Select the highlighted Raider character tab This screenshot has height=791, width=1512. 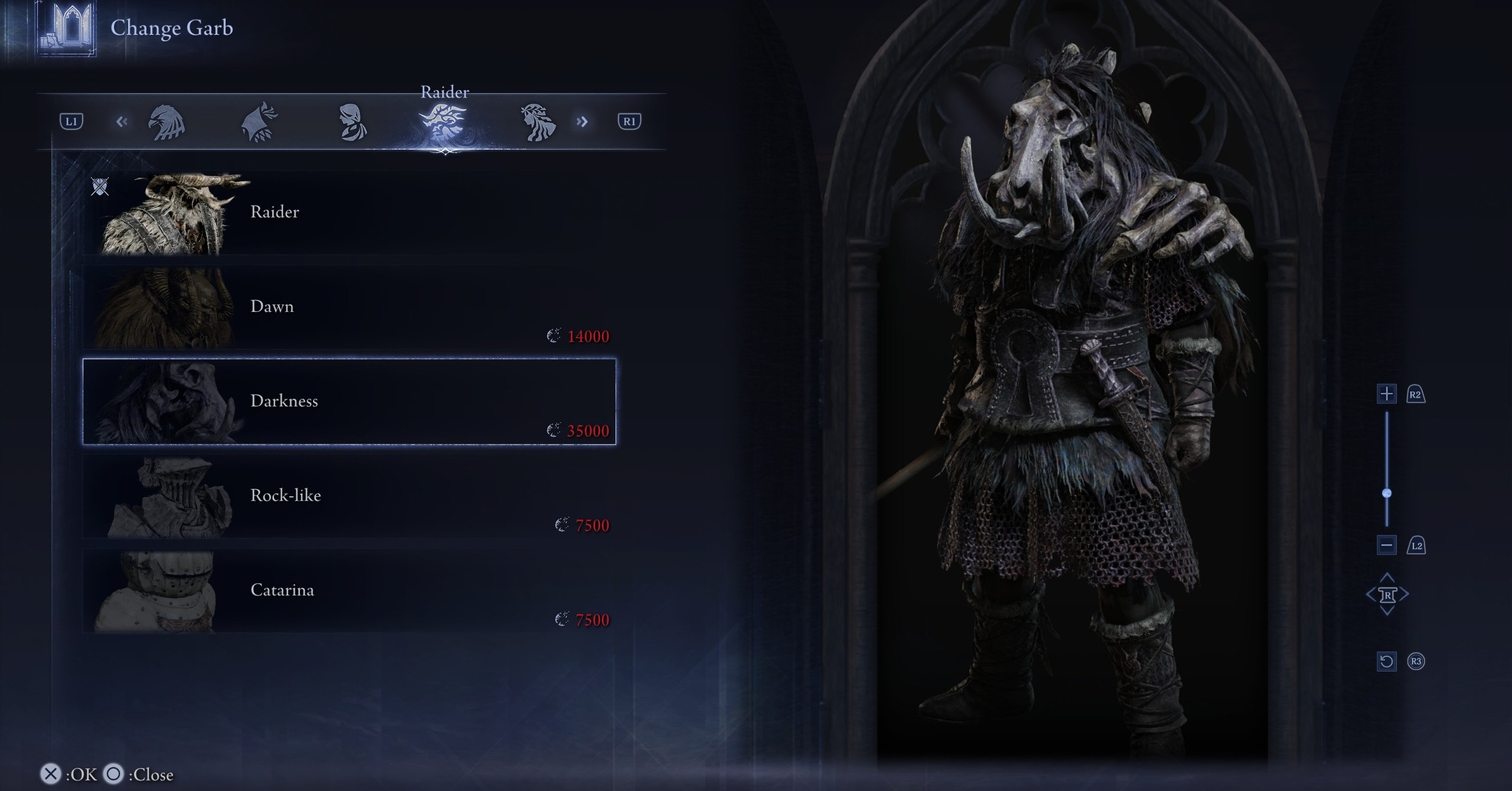click(x=444, y=122)
